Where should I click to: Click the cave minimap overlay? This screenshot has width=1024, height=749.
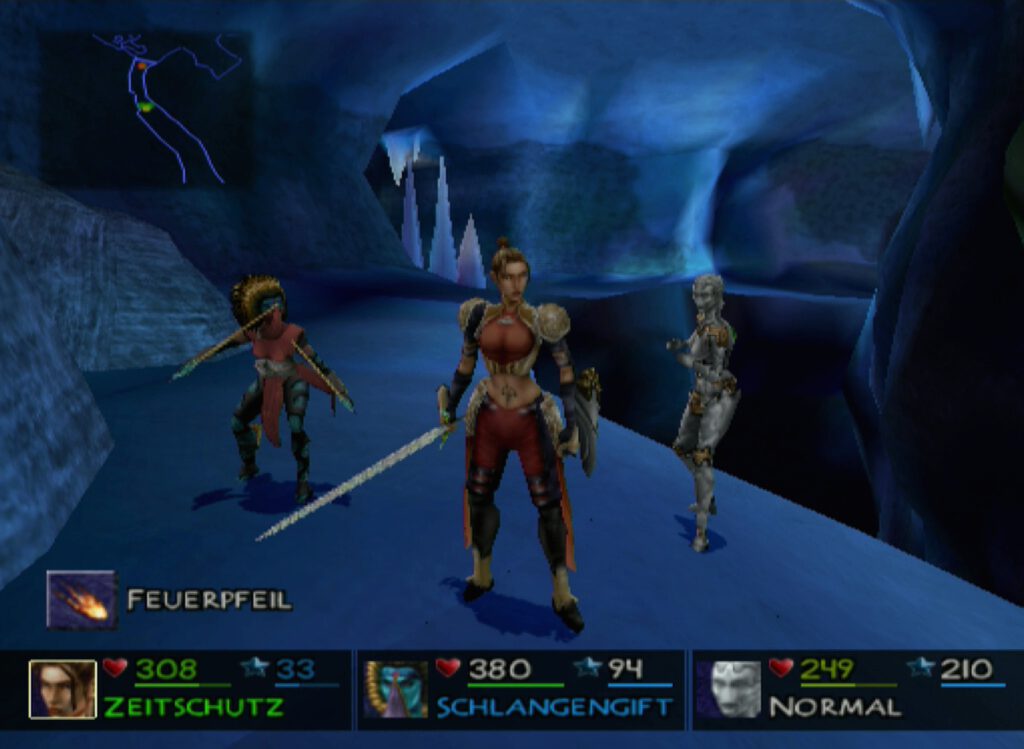tap(146, 108)
